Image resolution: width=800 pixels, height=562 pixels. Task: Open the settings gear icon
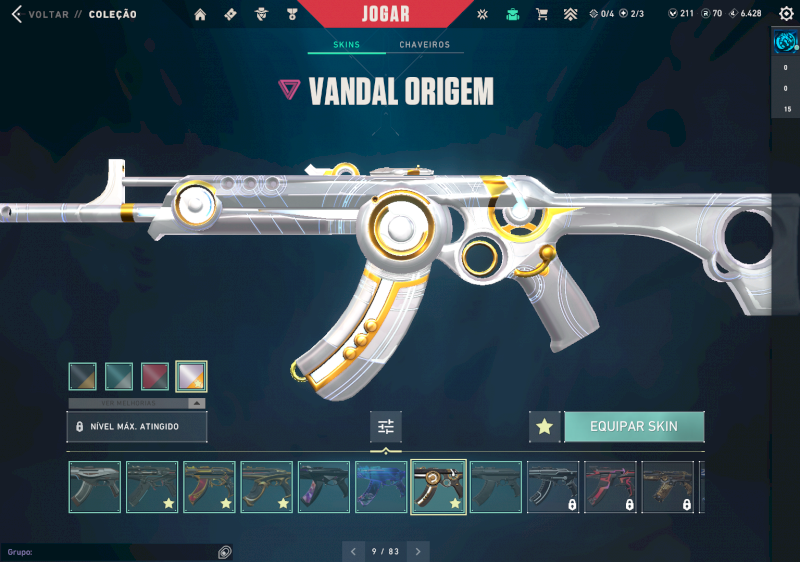(x=786, y=14)
